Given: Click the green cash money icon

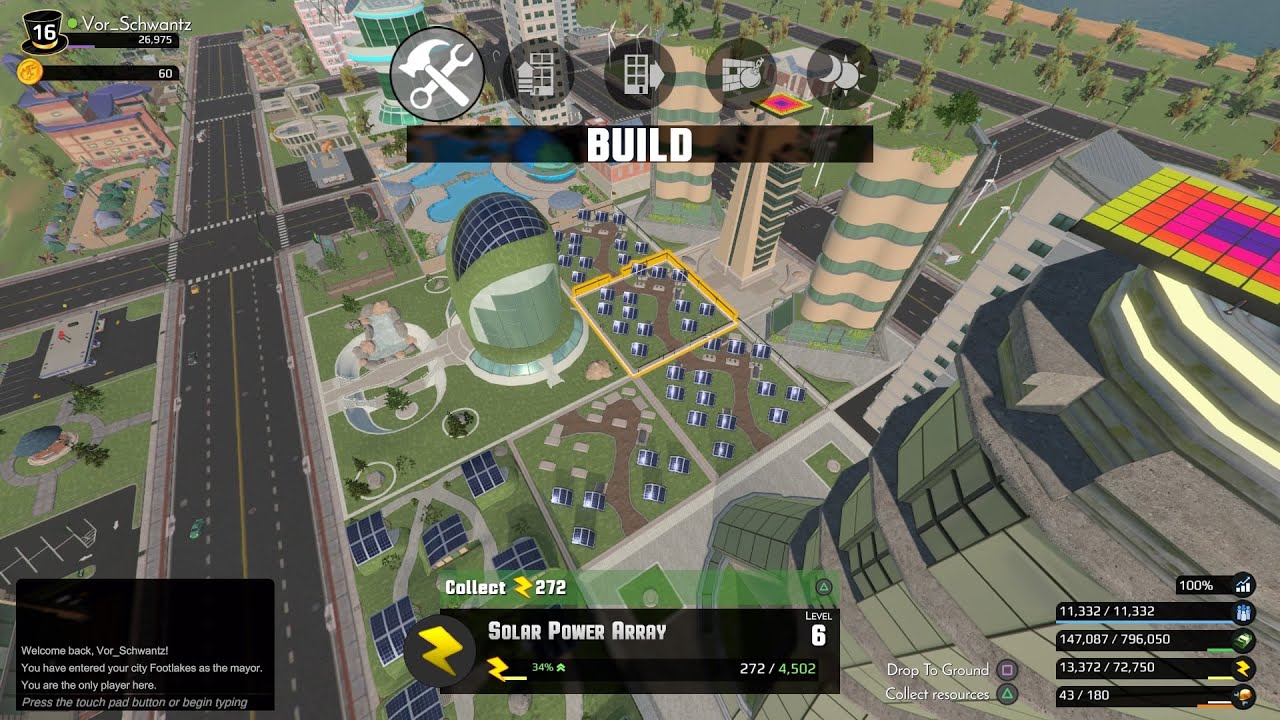Looking at the screenshot, I should [x=1244, y=640].
